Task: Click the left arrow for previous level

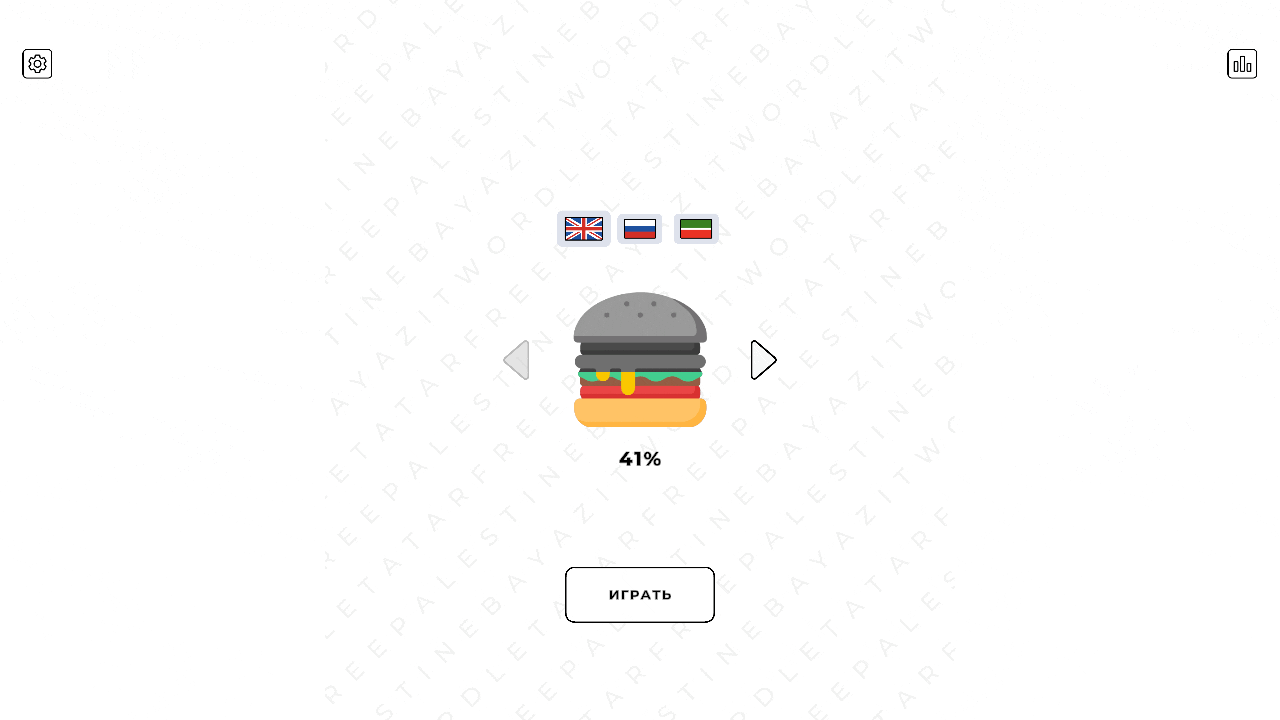Action: (516, 359)
